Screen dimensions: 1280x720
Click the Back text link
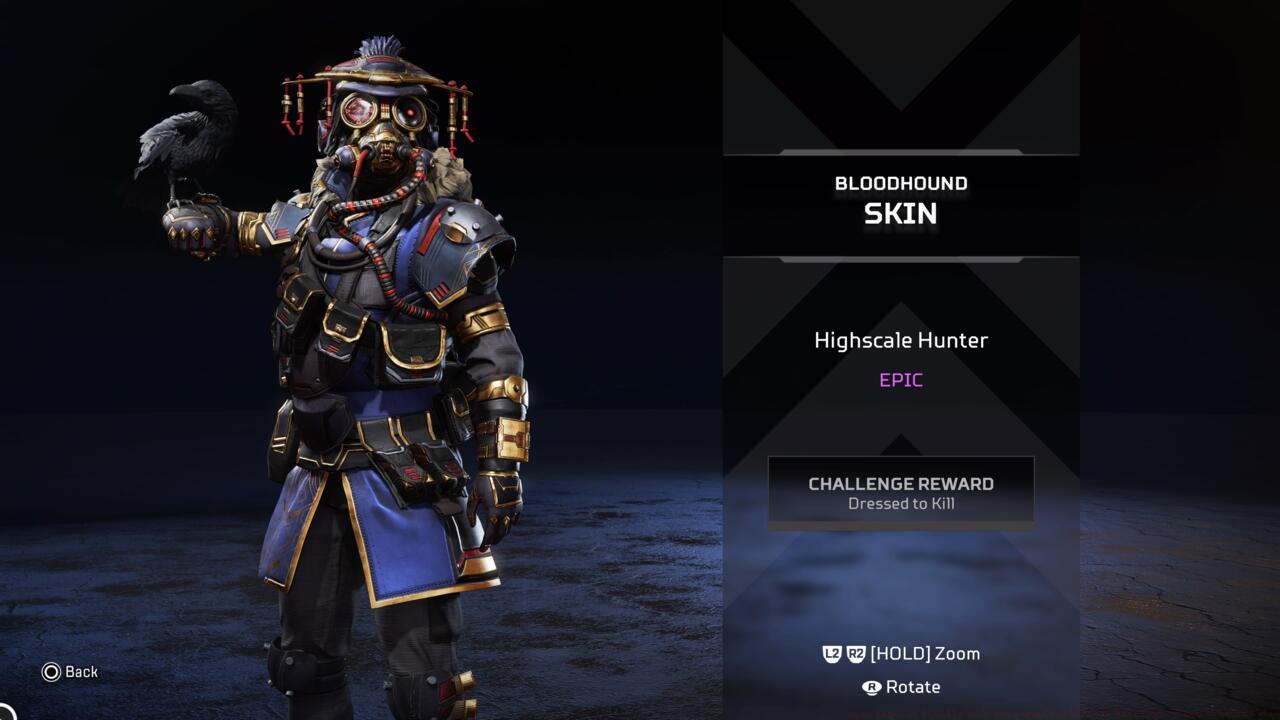[84, 672]
